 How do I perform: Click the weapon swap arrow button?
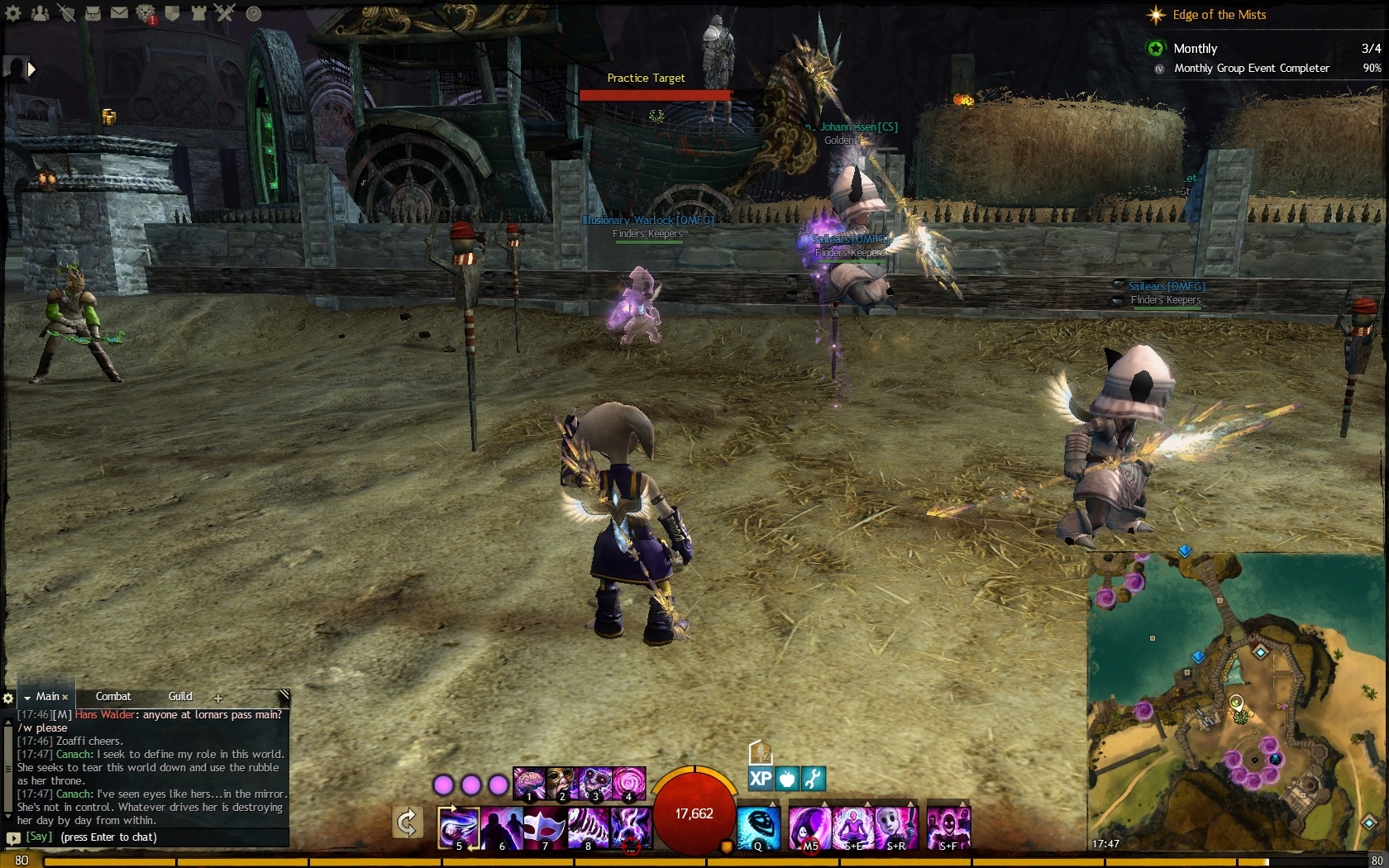(x=407, y=823)
